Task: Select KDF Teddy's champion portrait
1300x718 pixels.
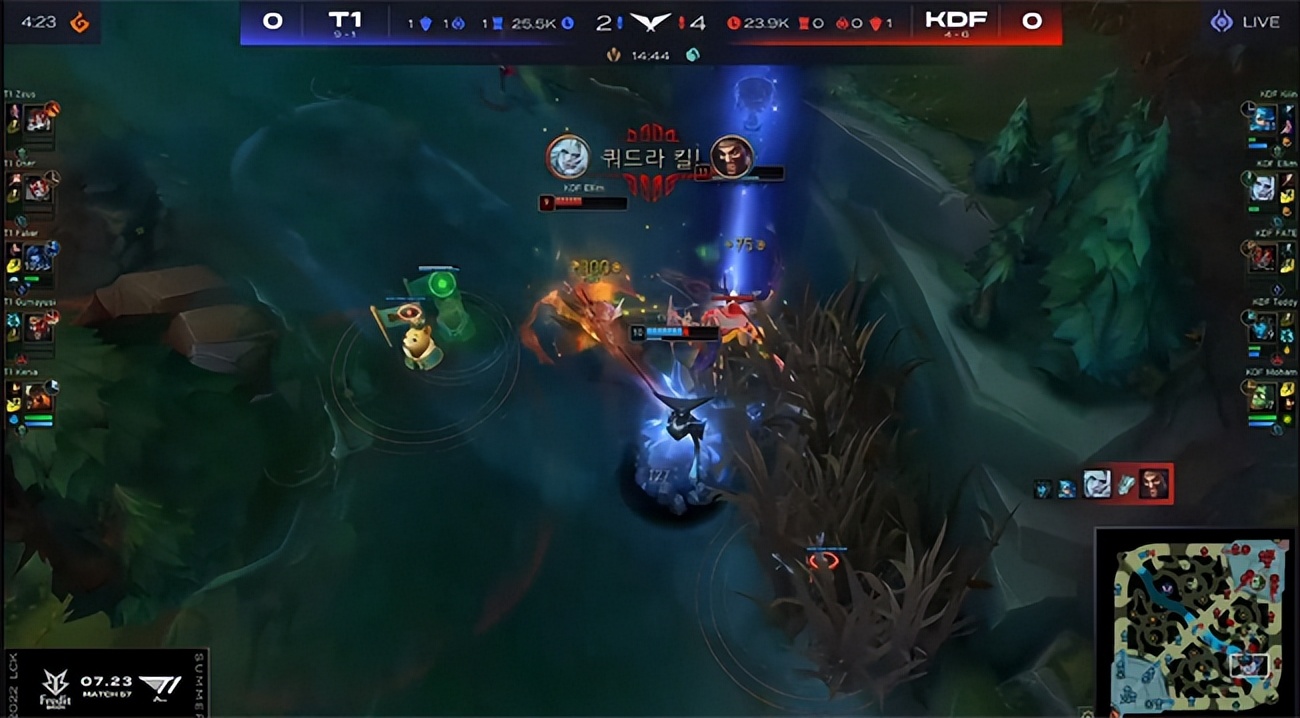Action: 1263,326
